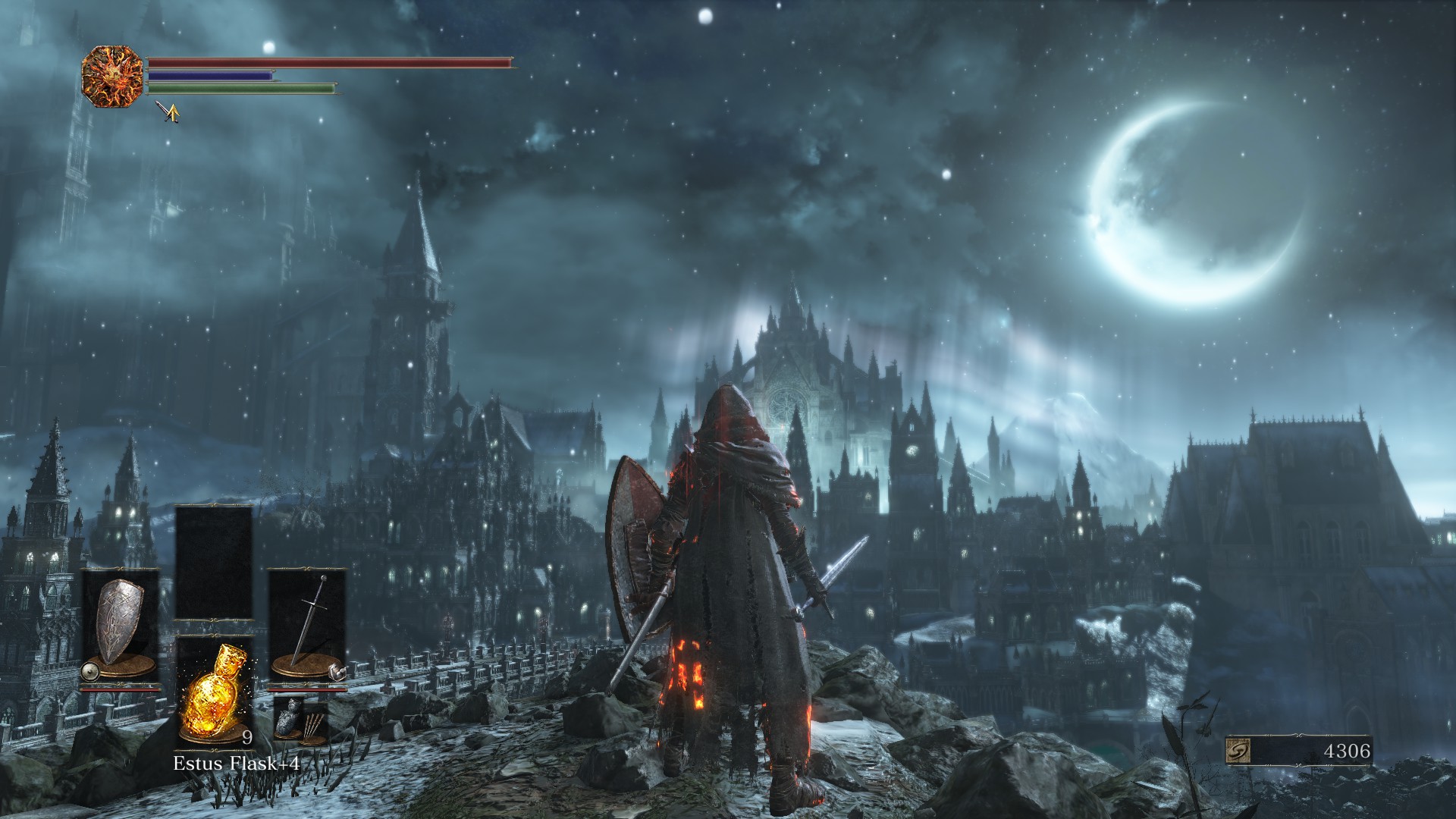Click the fiery ember character emblem

[x=112, y=76]
